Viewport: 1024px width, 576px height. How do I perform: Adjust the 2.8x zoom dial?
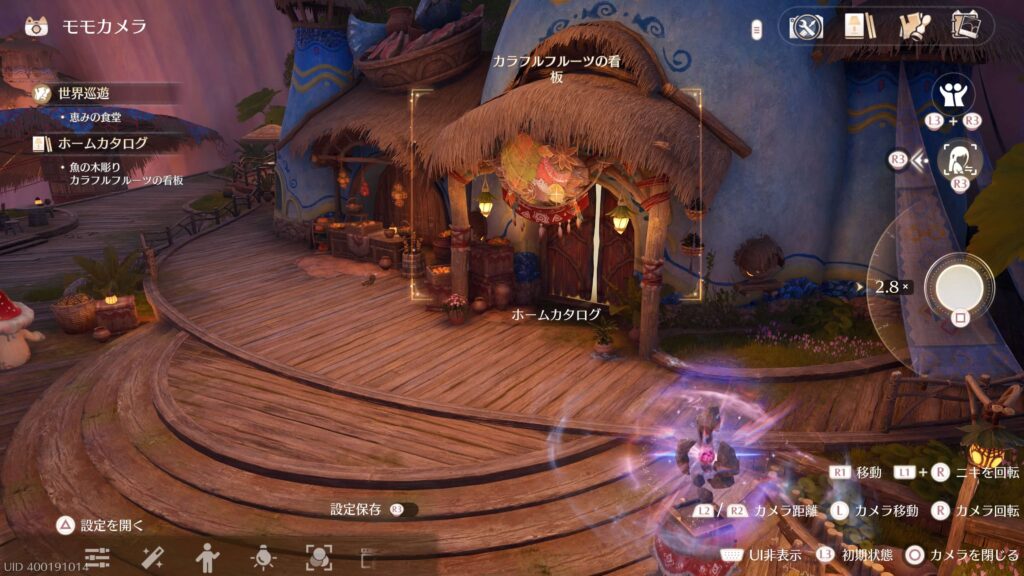coord(890,287)
